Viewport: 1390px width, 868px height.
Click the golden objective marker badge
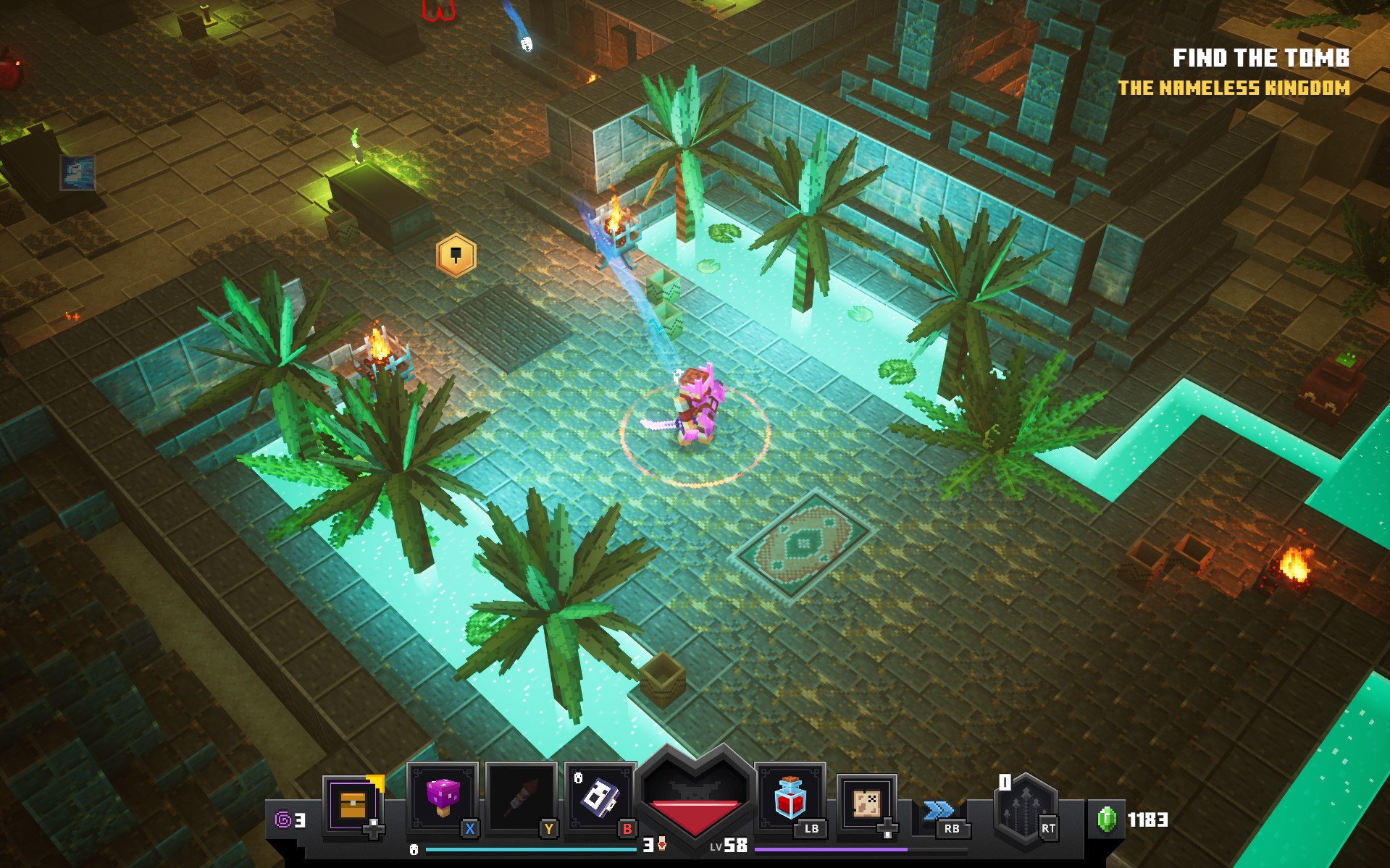click(x=456, y=256)
